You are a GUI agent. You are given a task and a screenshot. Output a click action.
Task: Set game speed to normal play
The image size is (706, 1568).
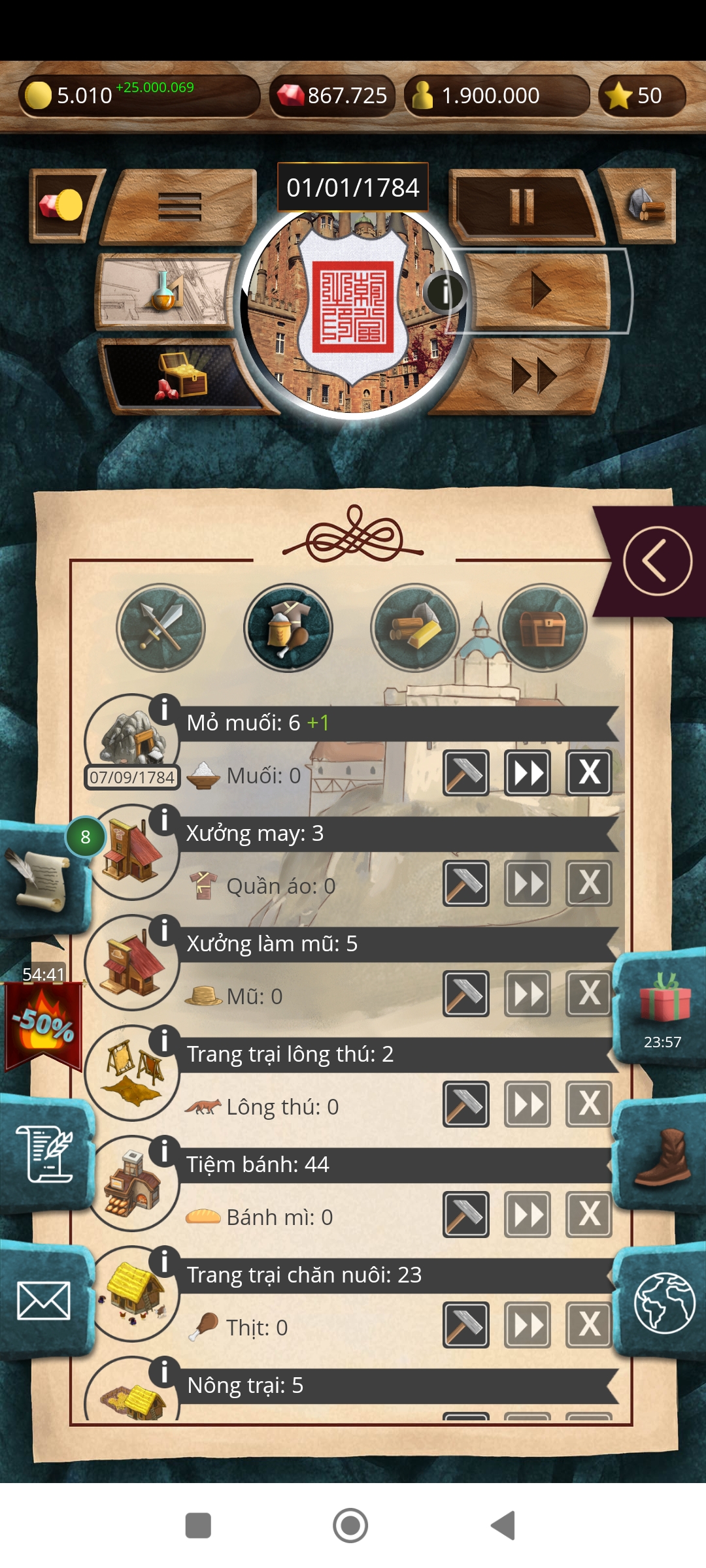[541, 290]
